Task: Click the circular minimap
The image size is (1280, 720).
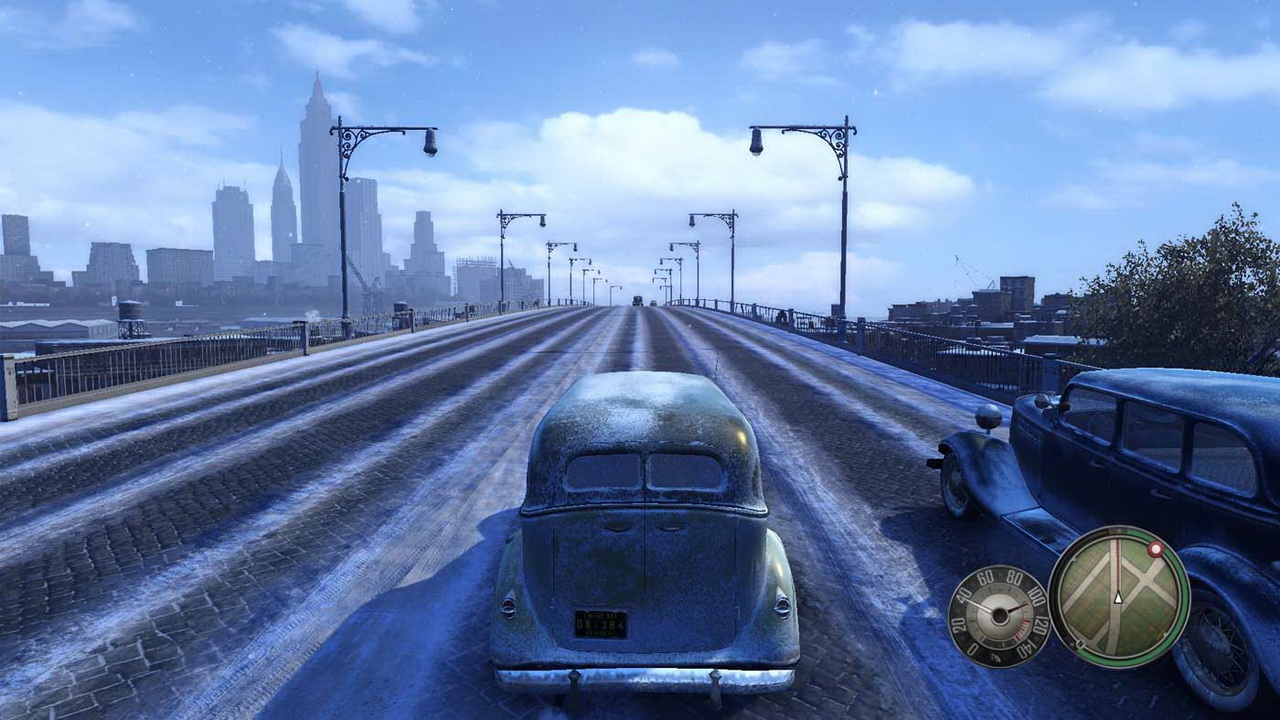Action: tap(1119, 597)
